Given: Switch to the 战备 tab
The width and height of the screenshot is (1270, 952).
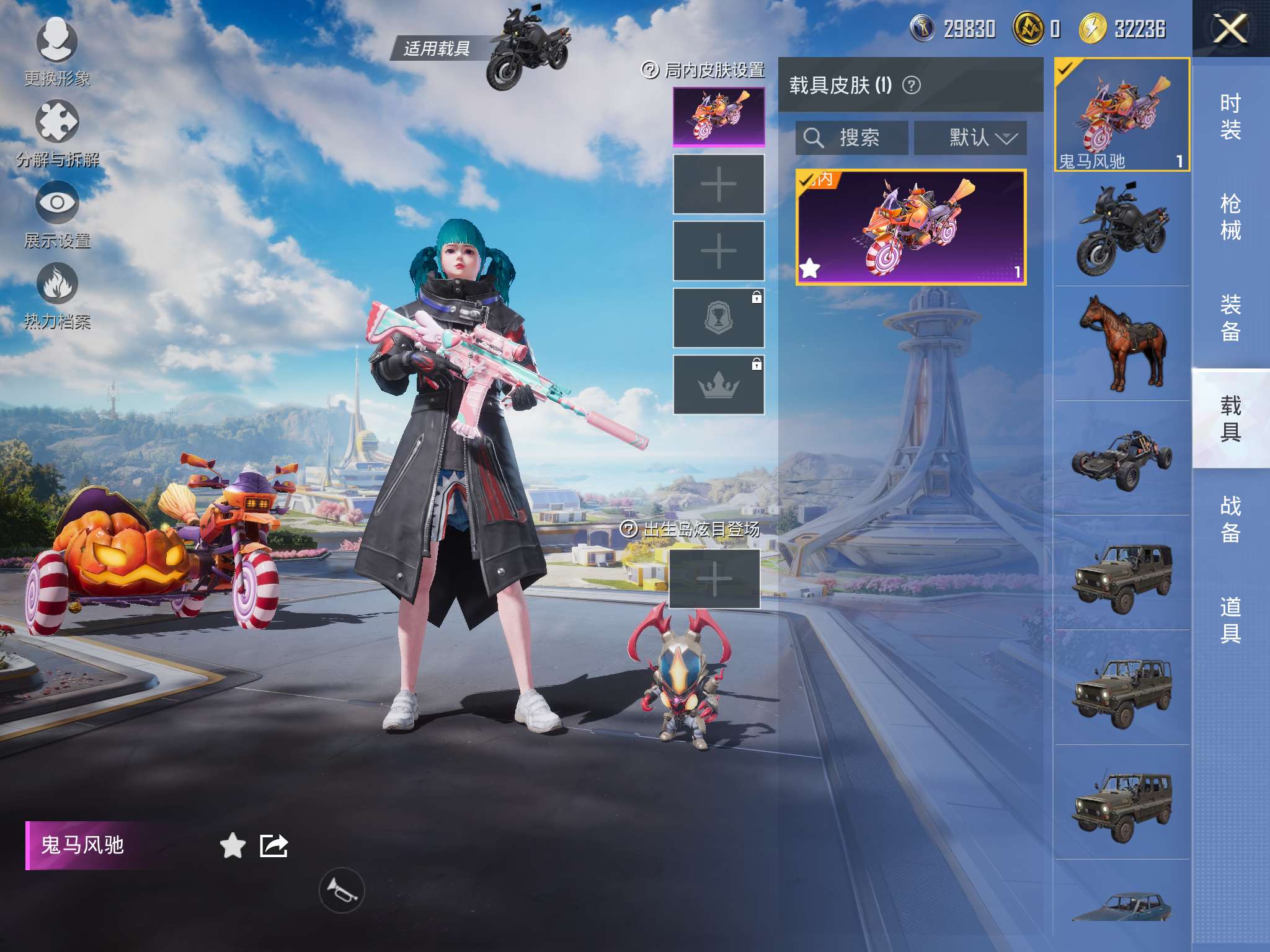Looking at the screenshot, I should click(x=1230, y=519).
